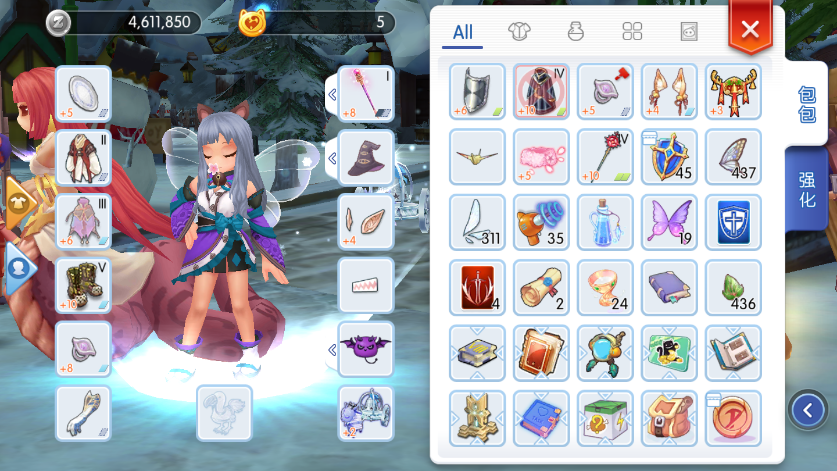Select the equipped boots slot
The height and width of the screenshot is (471, 837).
click(x=83, y=285)
